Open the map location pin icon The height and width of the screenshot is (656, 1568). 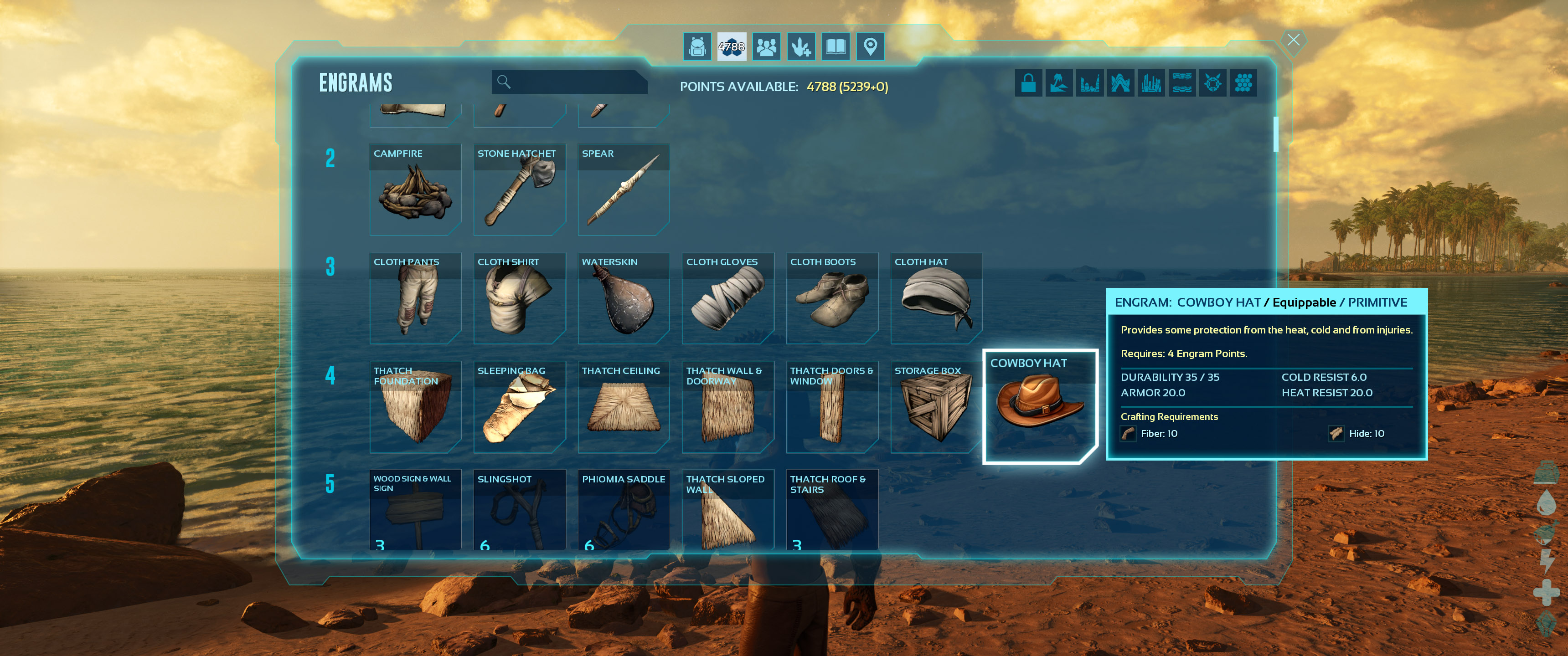(x=871, y=46)
